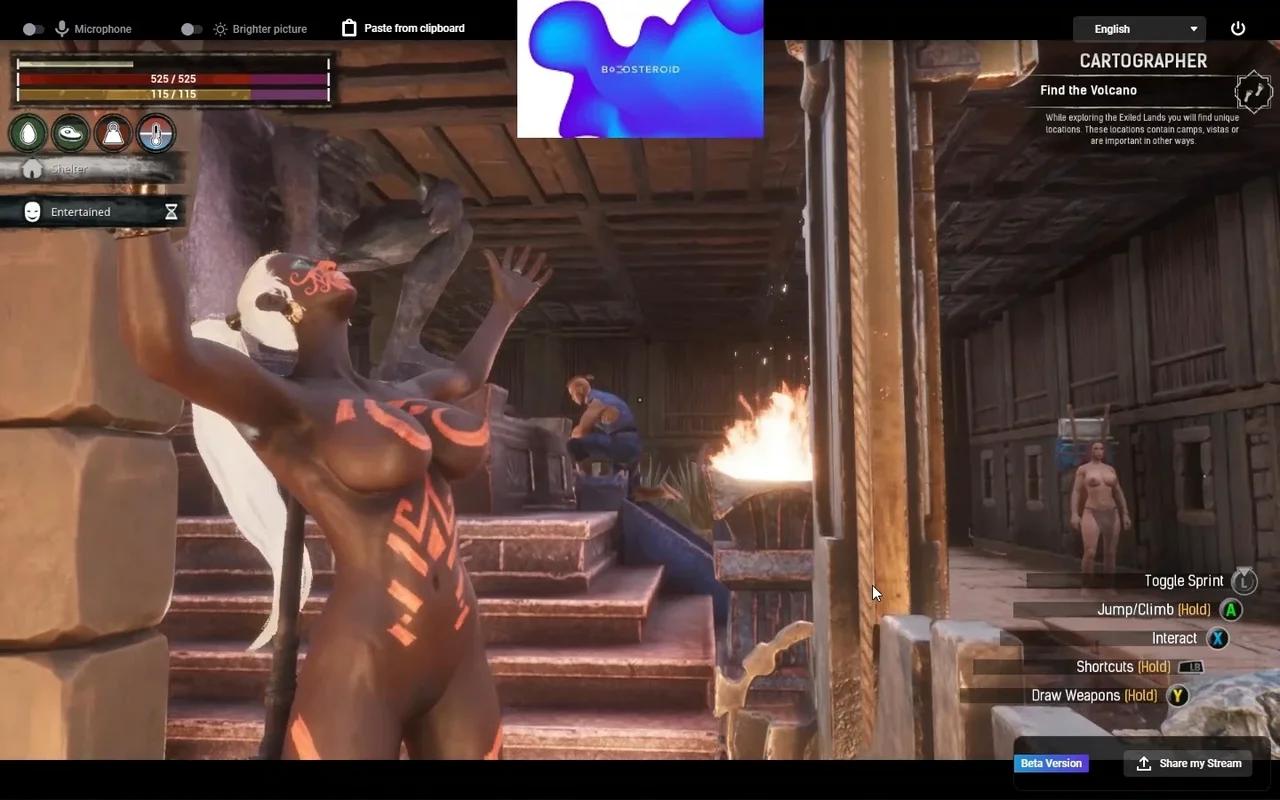Enable the Microphone toggle
The height and width of the screenshot is (800, 1280).
click(33, 28)
